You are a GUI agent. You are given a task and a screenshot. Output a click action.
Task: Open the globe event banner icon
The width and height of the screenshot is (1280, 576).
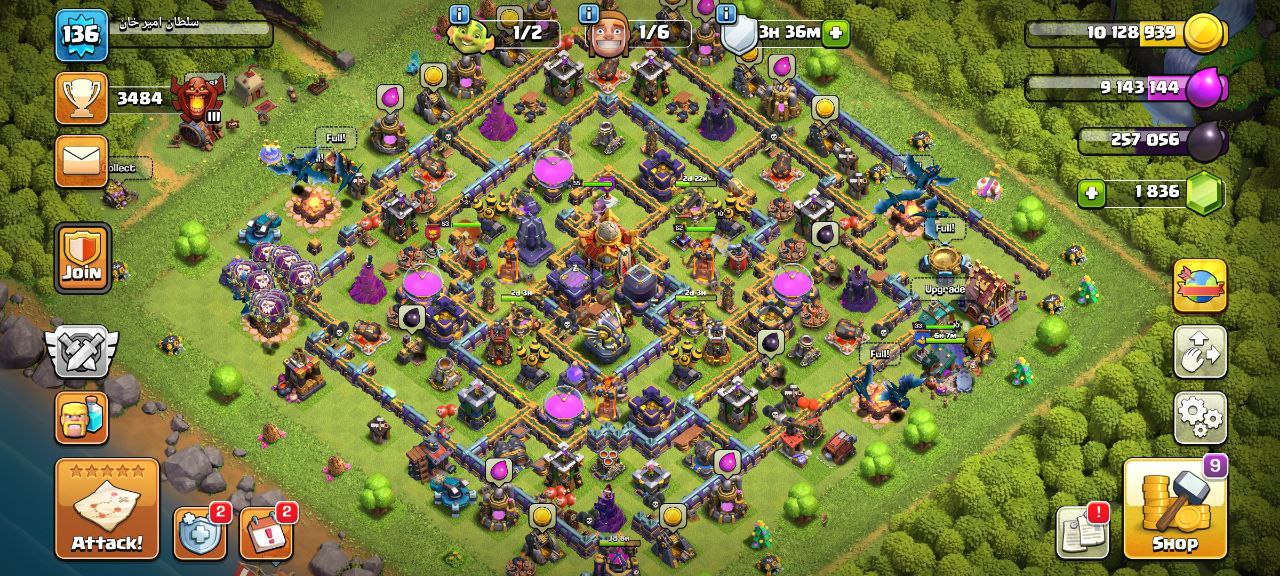pyautogui.click(x=1200, y=286)
